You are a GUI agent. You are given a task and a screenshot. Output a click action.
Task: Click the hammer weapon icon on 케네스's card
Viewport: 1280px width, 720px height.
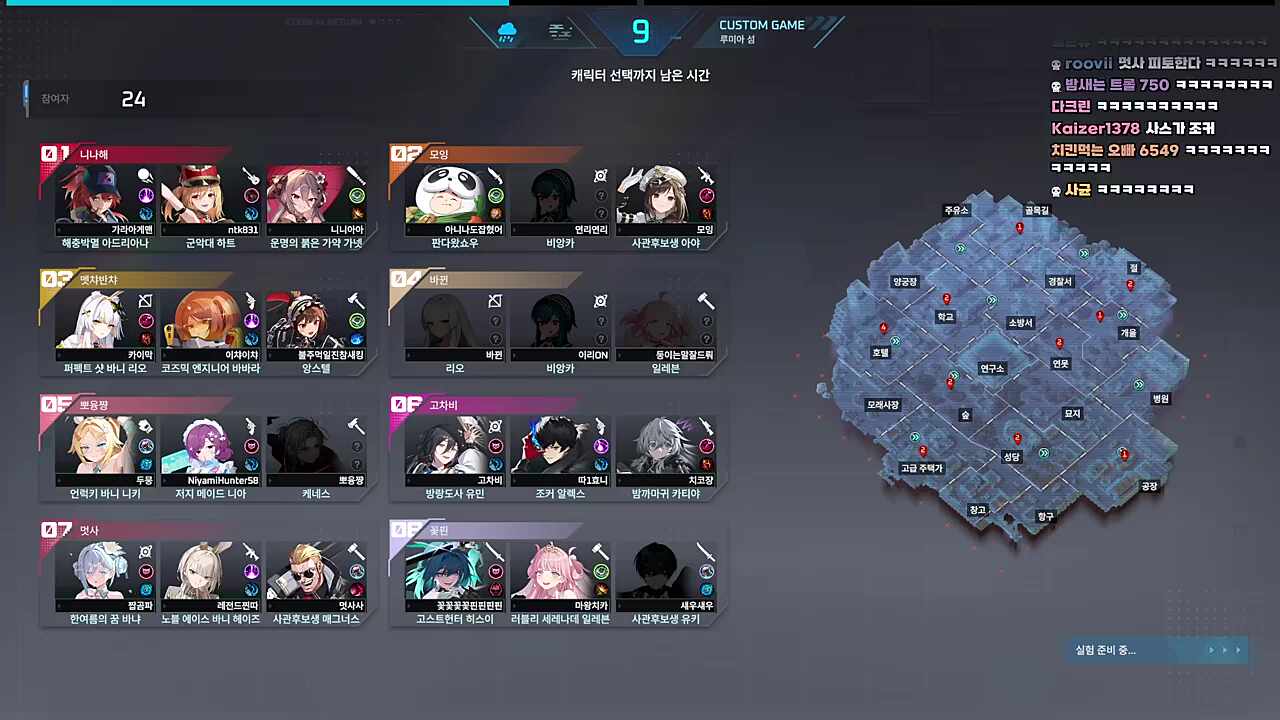click(355, 427)
